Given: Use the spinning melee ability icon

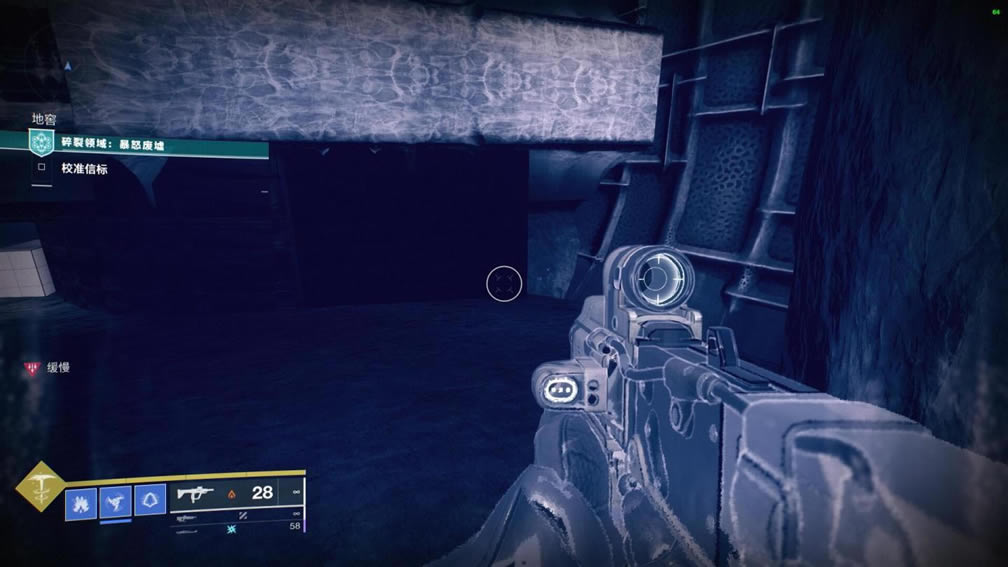Looking at the screenshot, I should point(115,501).
